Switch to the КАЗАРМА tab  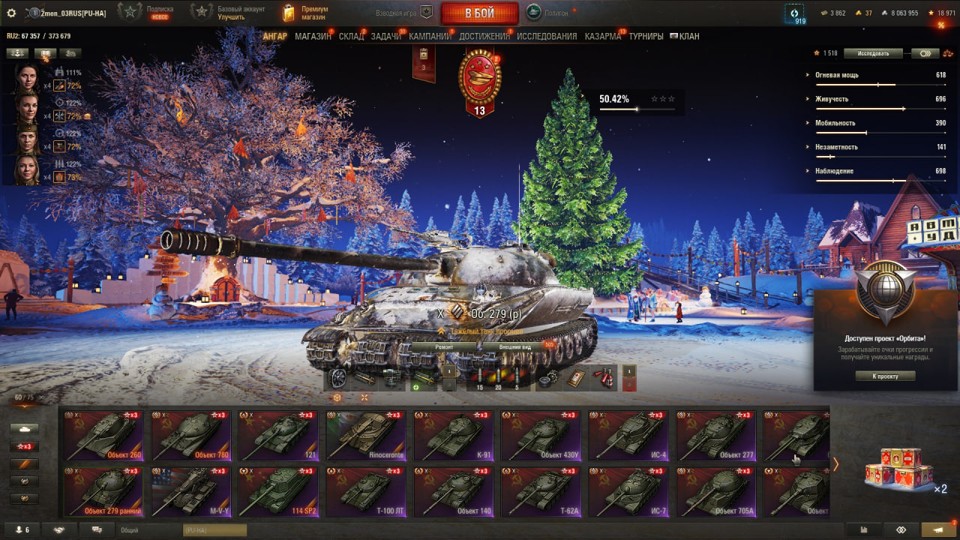tap(602, 36)
